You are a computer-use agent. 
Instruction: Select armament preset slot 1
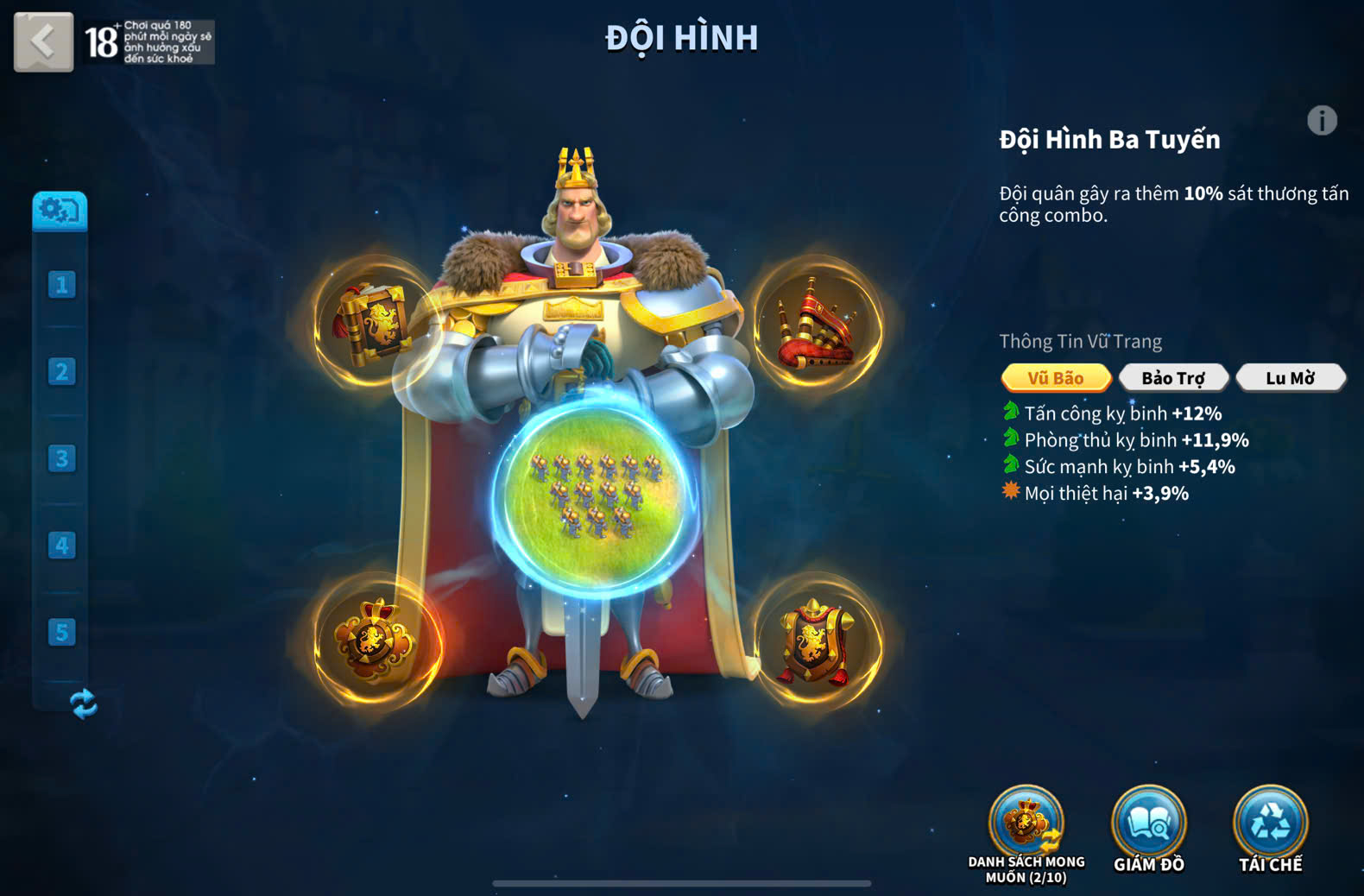coord(61,285)
